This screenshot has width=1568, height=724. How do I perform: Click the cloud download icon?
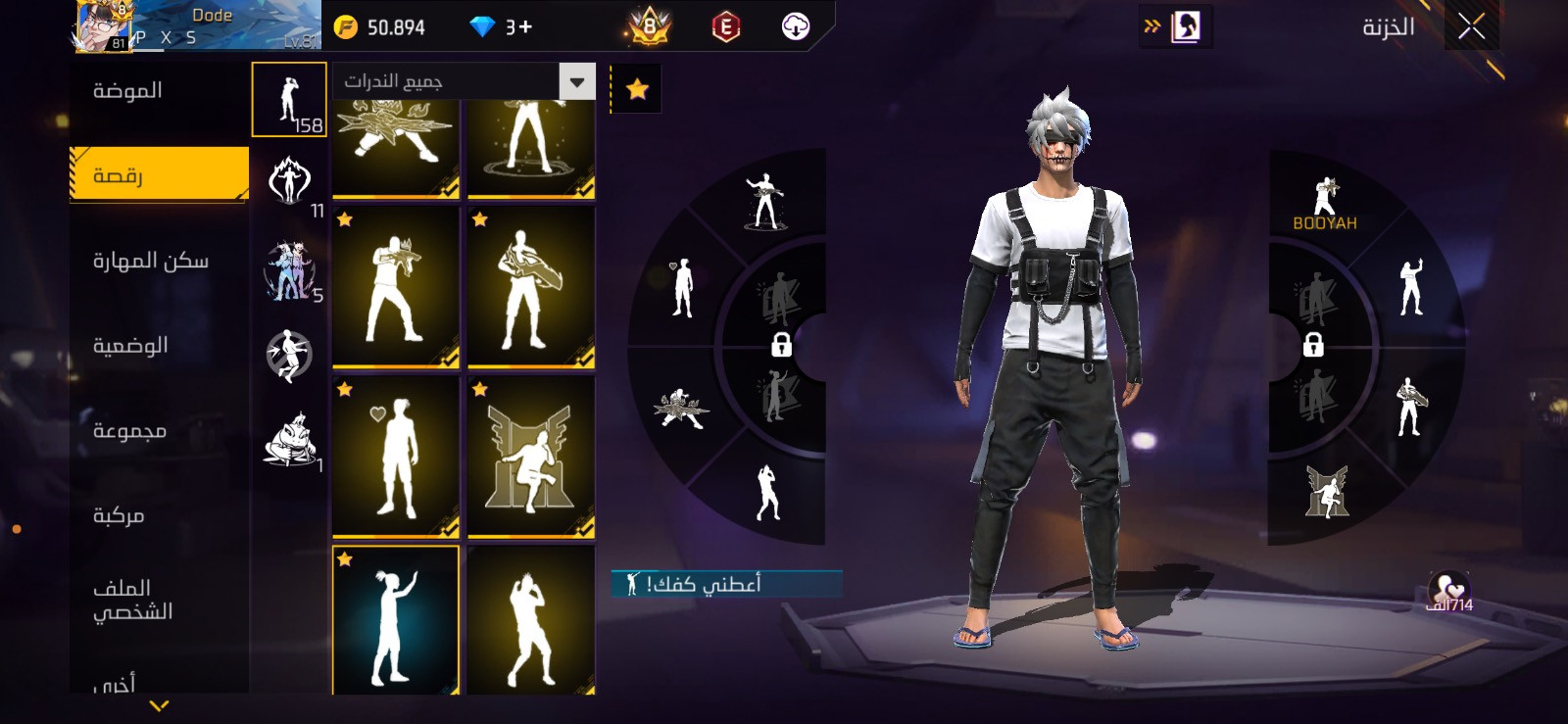tap(796, 27)
